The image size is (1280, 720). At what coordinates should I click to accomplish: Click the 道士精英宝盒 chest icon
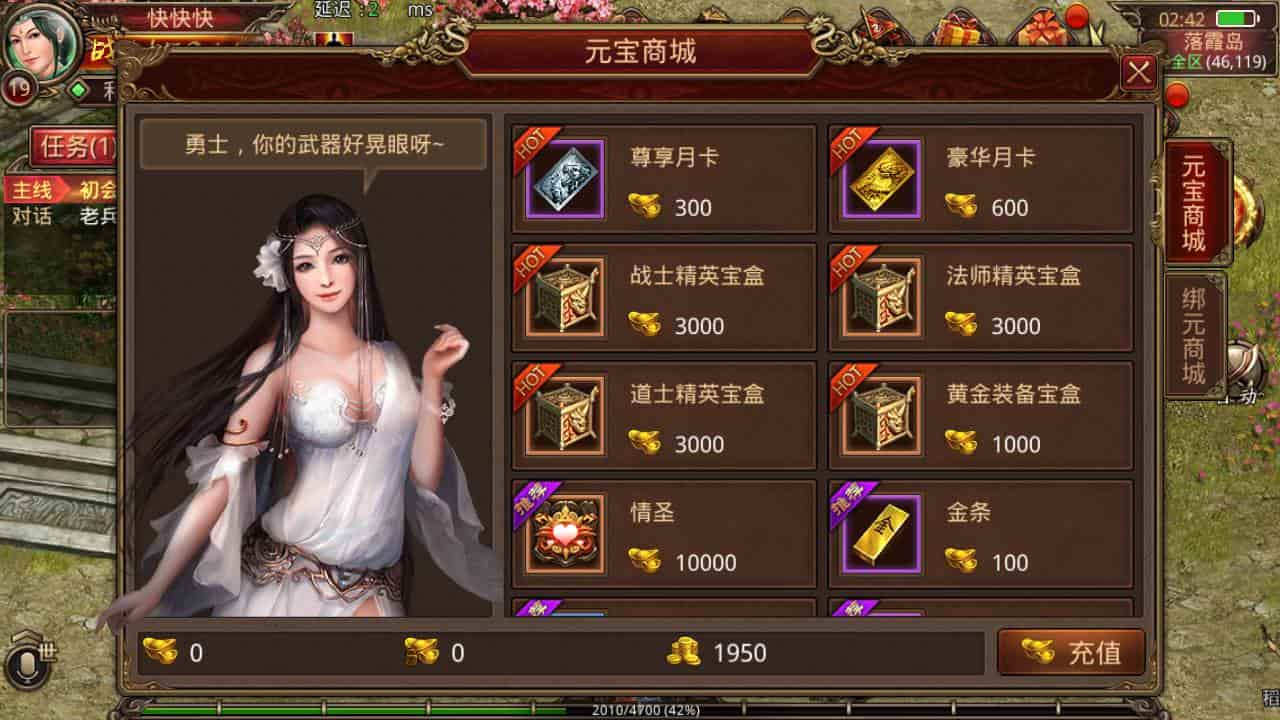(x=565, y=416)
